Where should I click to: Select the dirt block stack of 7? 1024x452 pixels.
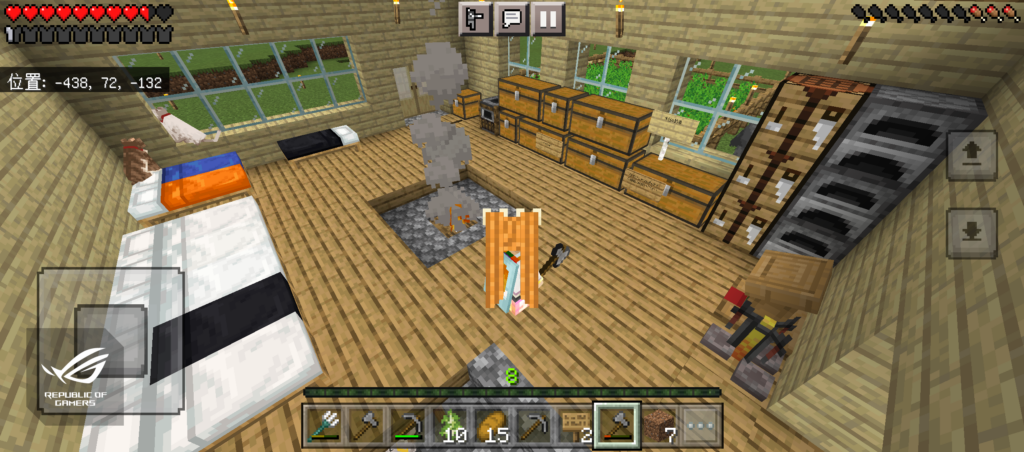click(659, 427)
